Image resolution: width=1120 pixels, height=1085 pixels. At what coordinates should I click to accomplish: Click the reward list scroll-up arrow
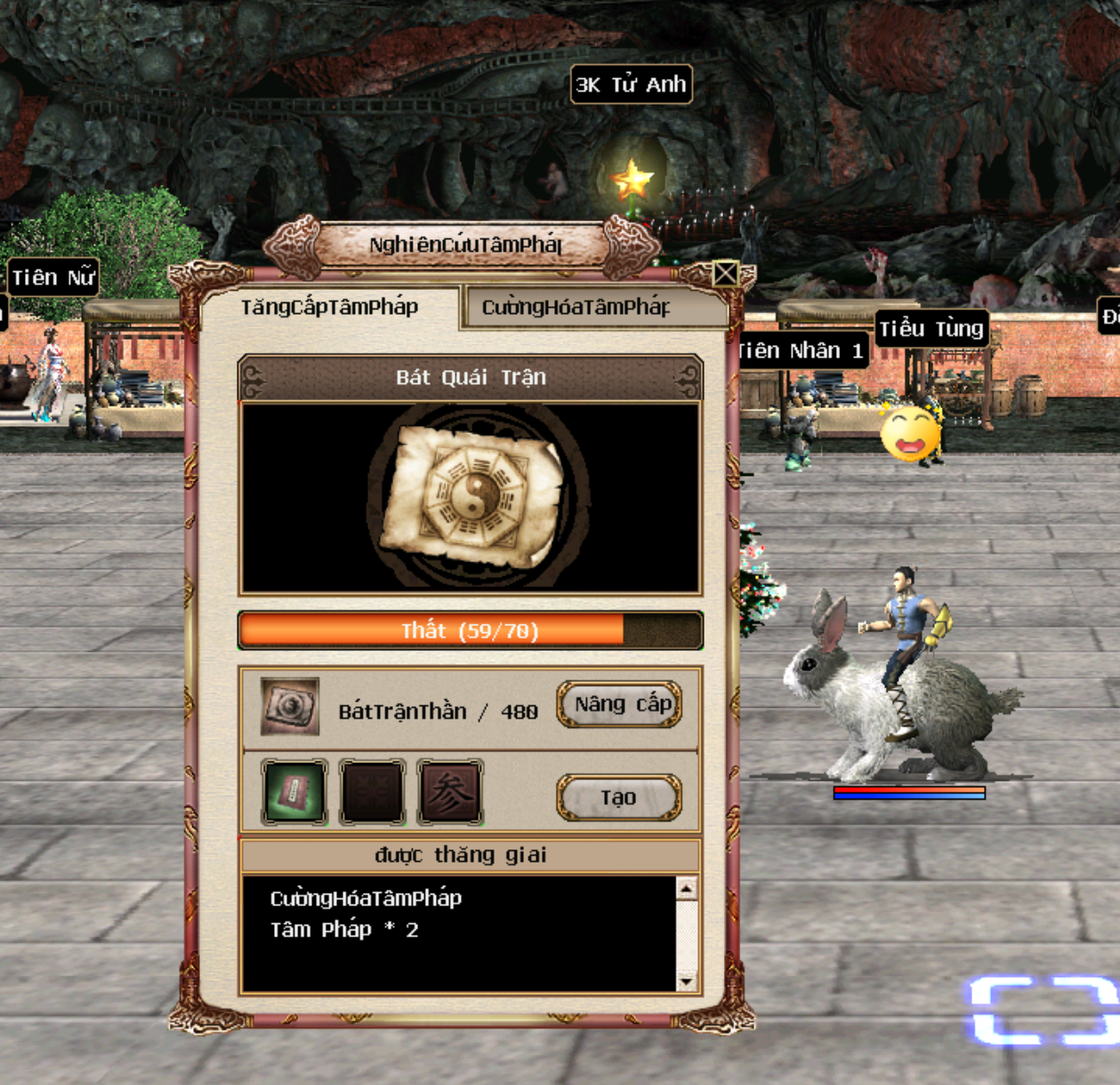[x=686, y=888]
